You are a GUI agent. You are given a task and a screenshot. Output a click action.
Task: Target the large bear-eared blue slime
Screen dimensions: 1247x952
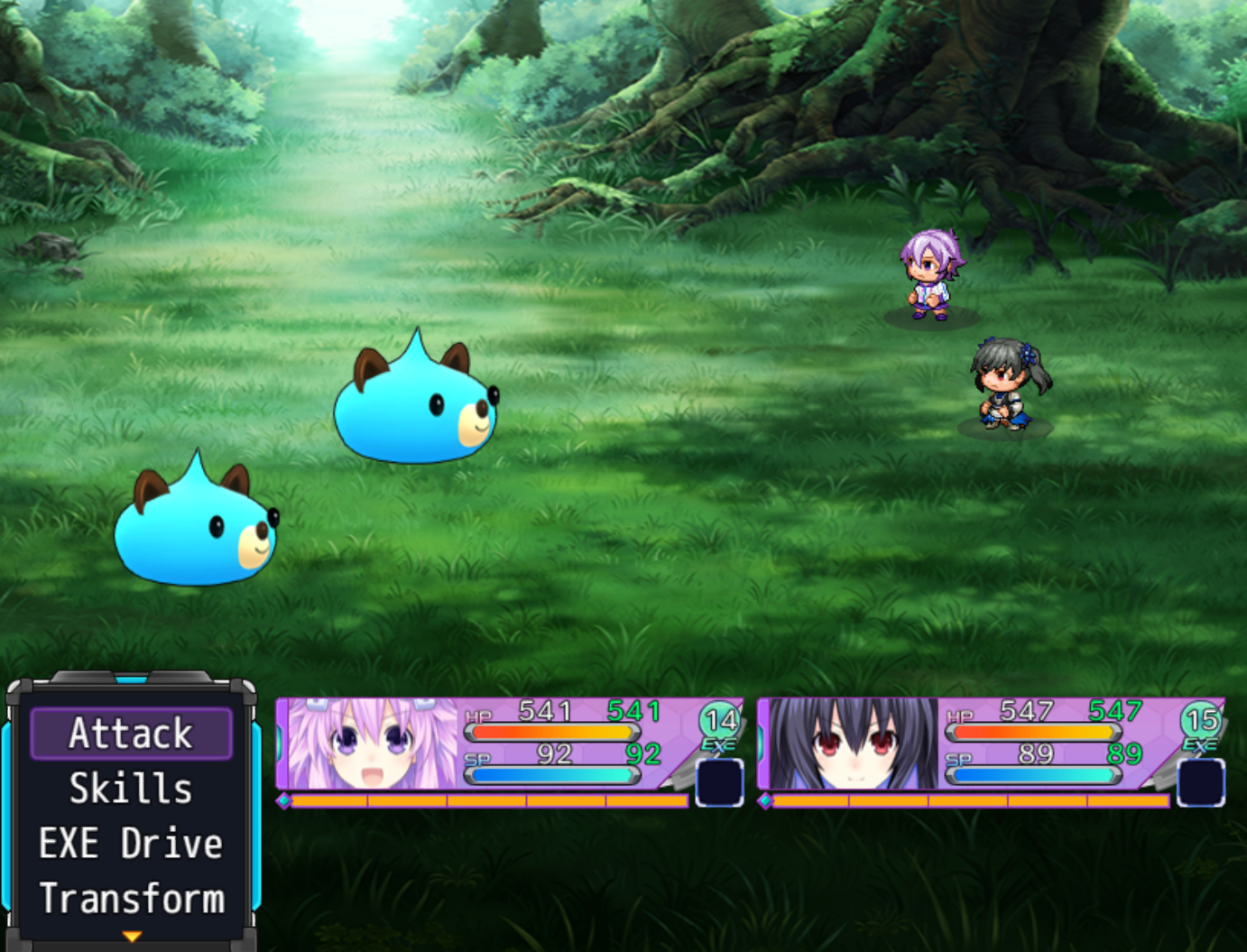(x=415, y=406)
